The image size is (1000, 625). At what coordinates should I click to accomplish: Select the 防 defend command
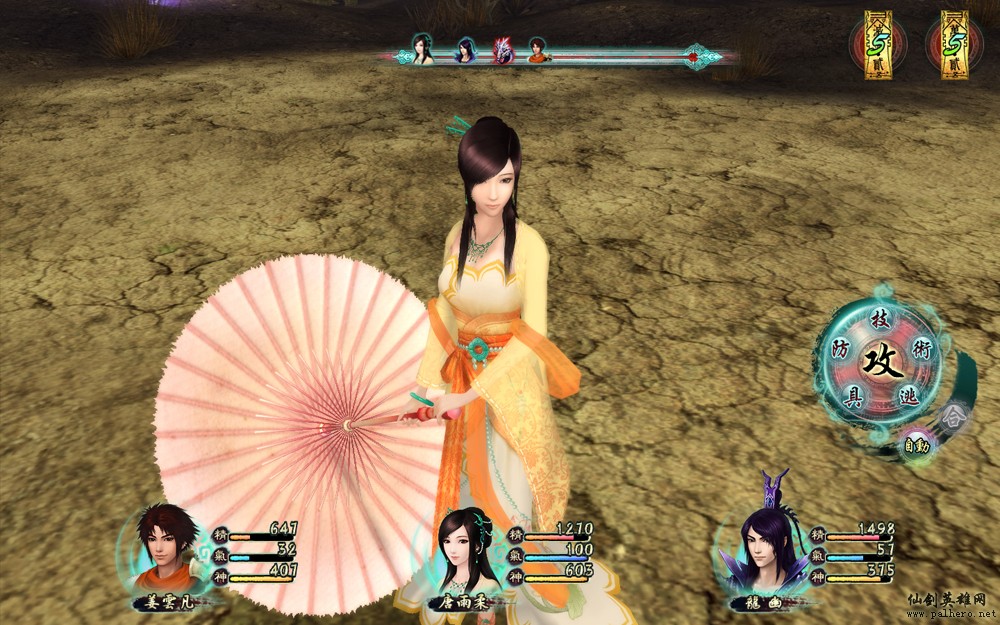point(842,348)
